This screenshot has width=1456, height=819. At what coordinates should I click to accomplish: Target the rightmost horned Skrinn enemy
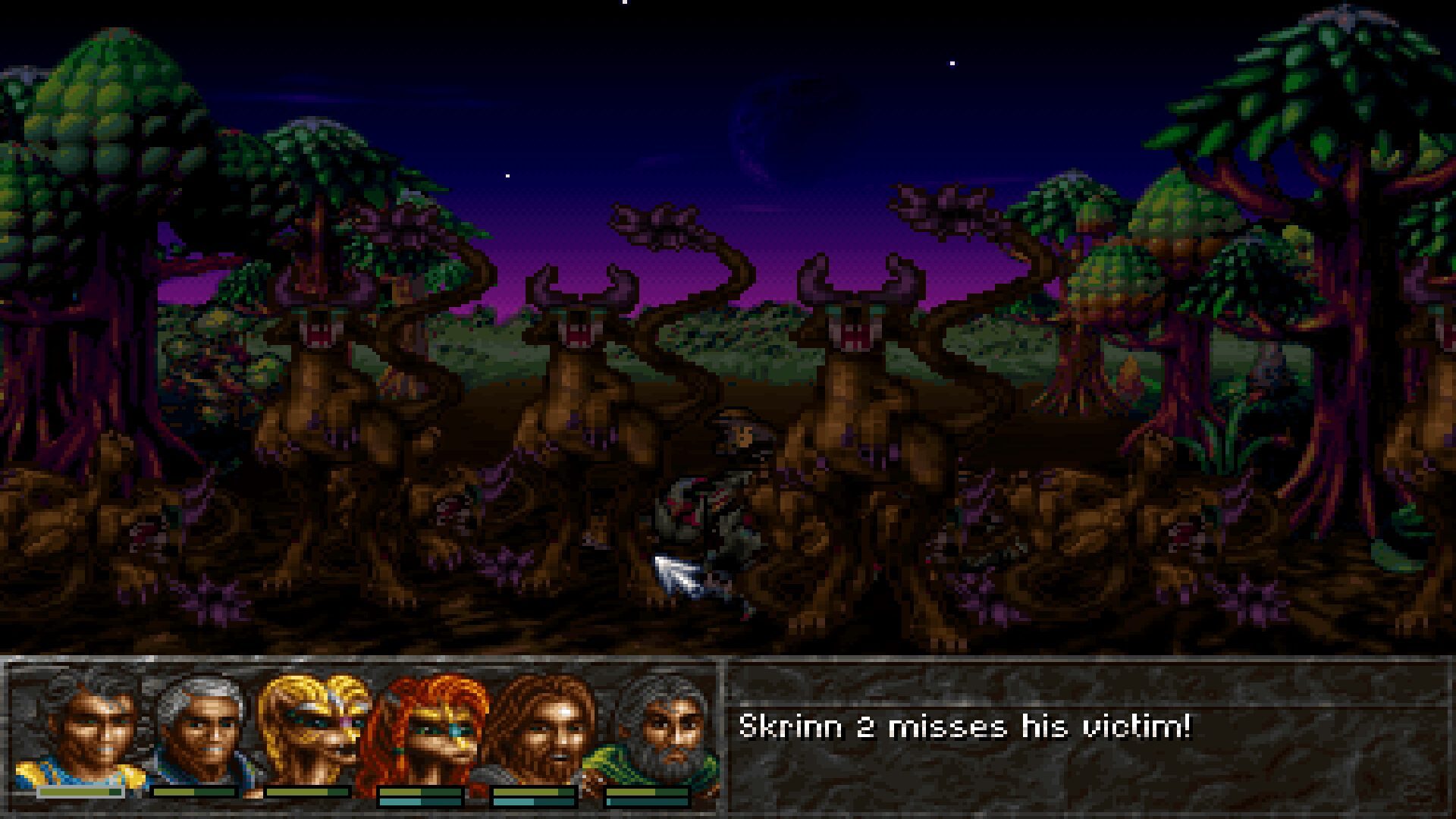pos(857,425)
